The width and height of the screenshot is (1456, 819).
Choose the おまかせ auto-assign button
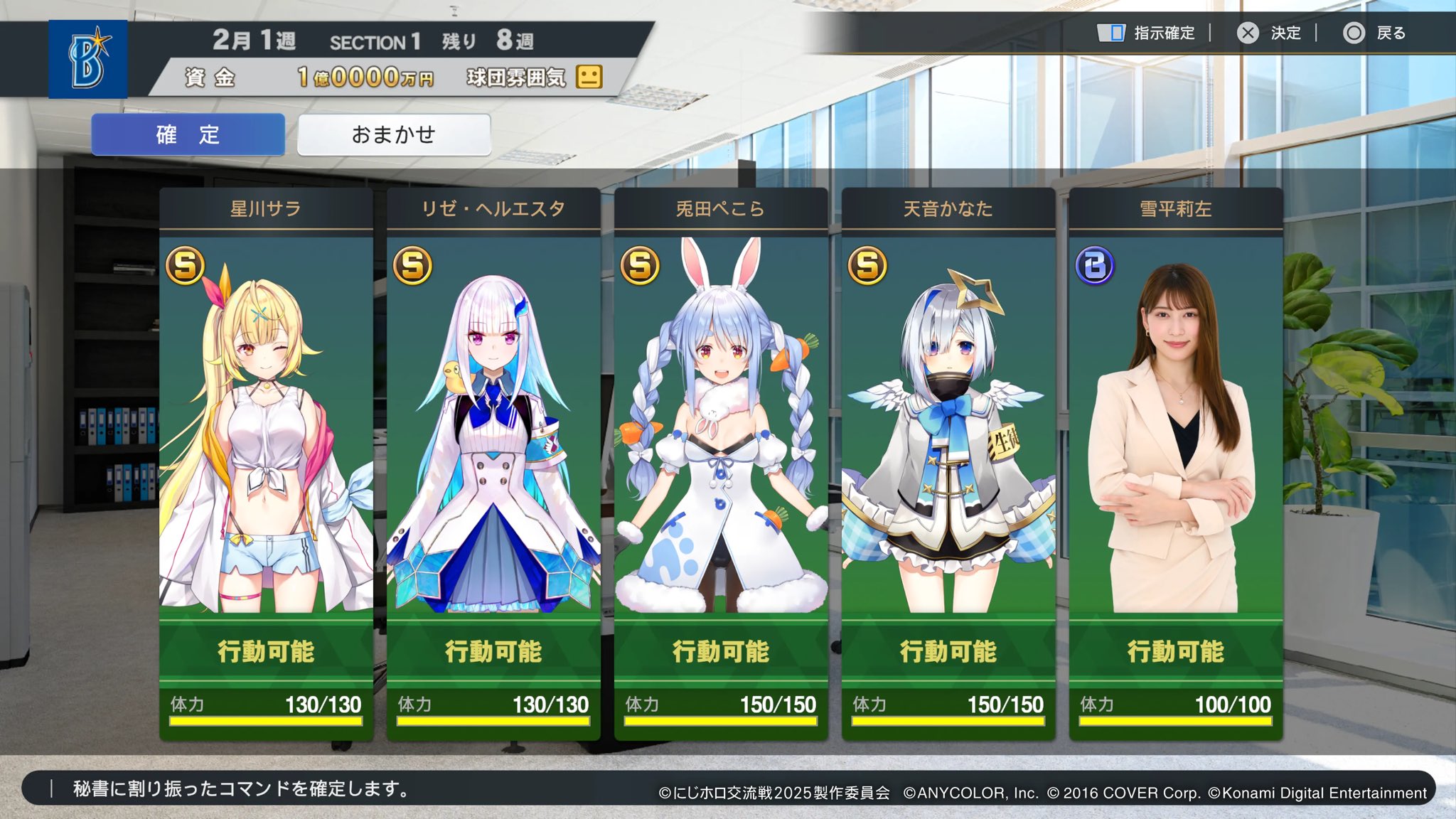coord(394,134)
